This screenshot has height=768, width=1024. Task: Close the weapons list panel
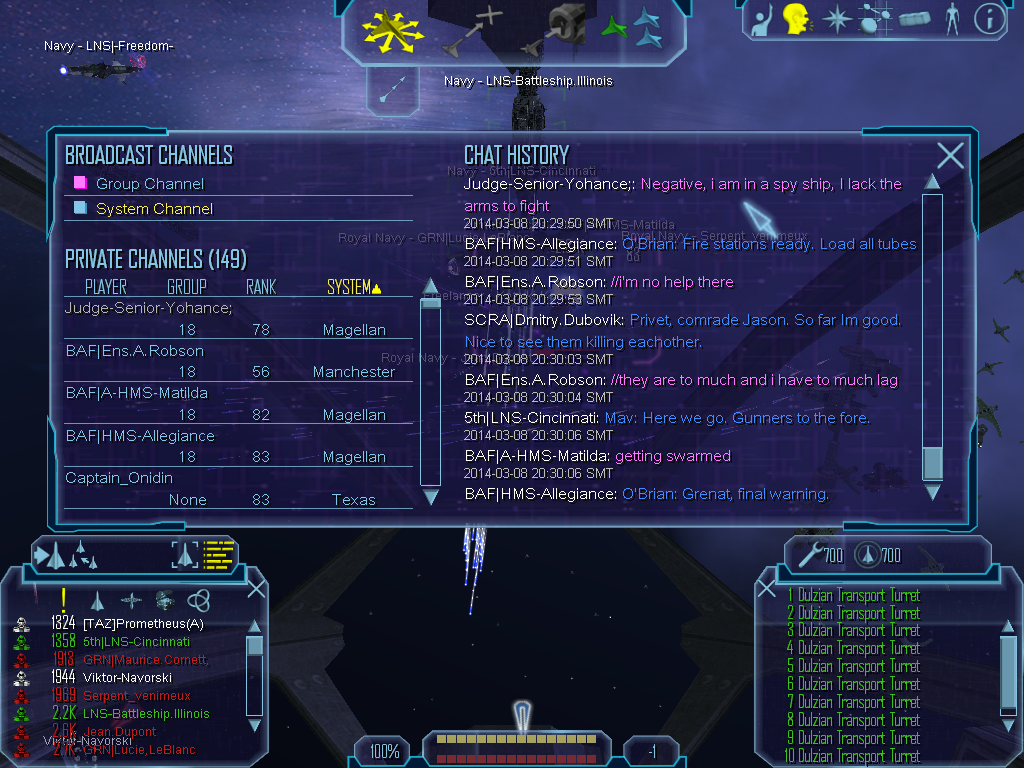pyautogui.click(x=767, y=589)
